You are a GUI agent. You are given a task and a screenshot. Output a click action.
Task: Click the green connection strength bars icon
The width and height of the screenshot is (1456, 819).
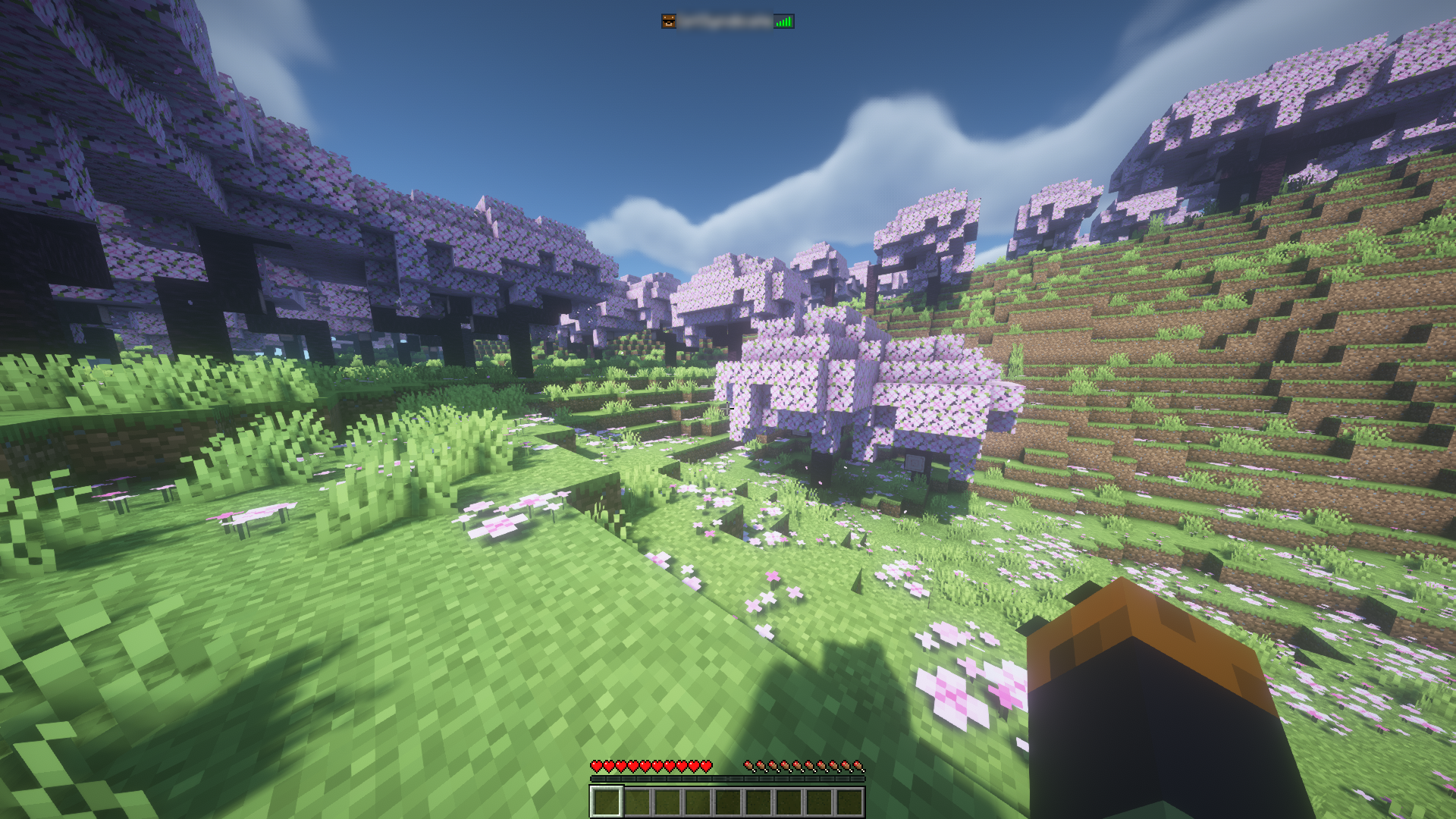click(785, 20)
